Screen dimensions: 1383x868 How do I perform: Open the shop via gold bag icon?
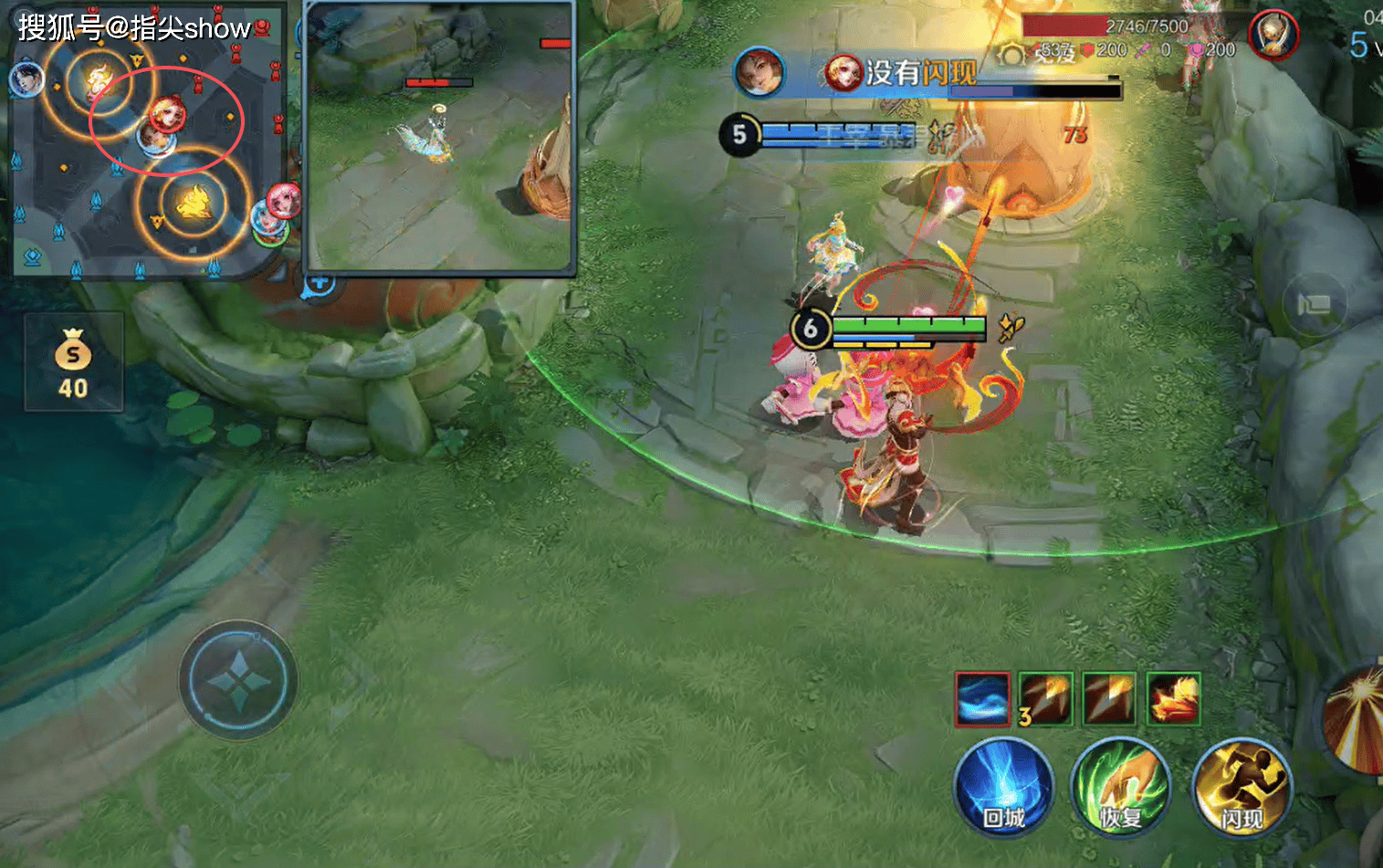pos(73,362)
